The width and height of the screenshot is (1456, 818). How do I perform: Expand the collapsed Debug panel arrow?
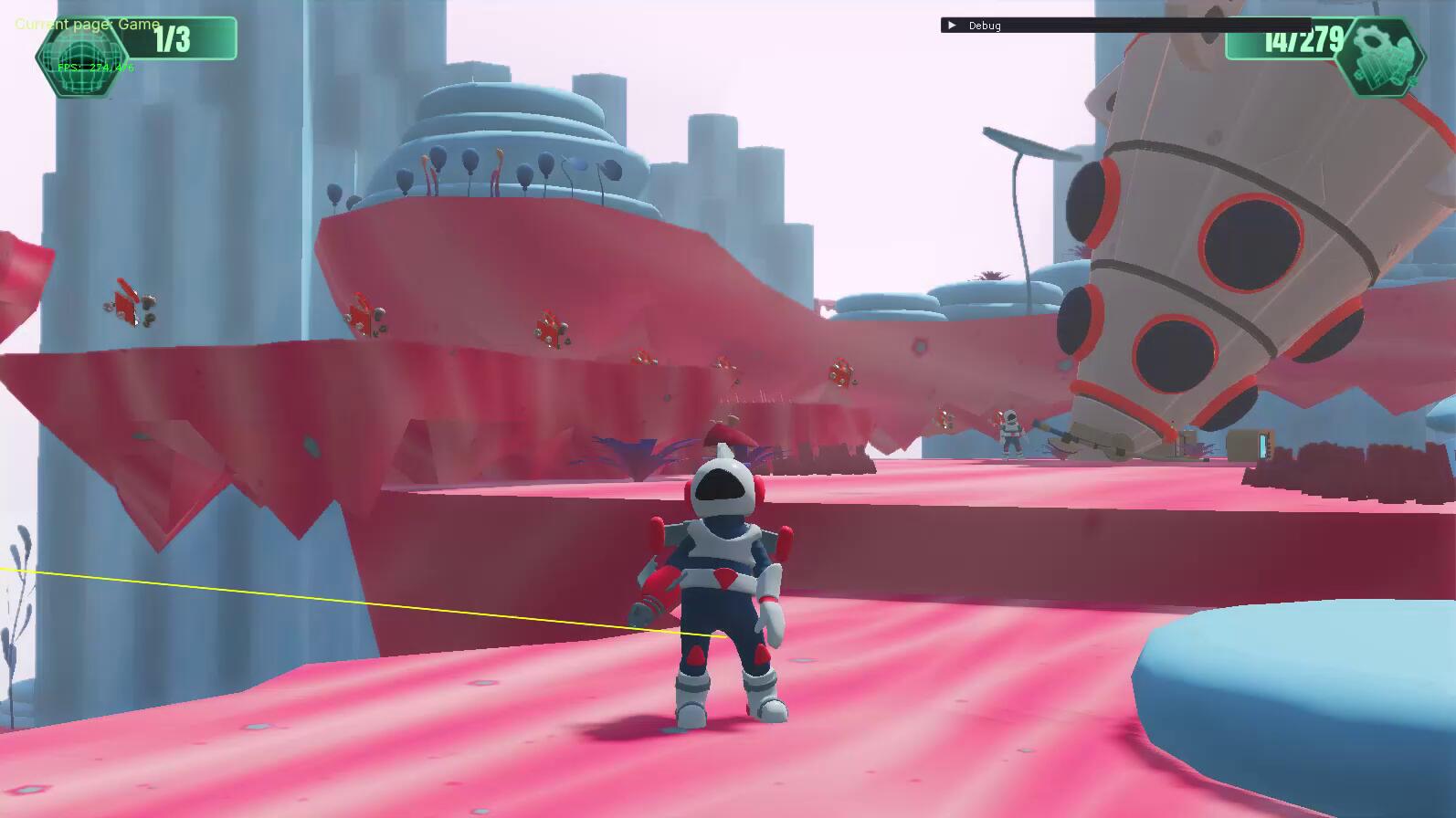[951, 26]
